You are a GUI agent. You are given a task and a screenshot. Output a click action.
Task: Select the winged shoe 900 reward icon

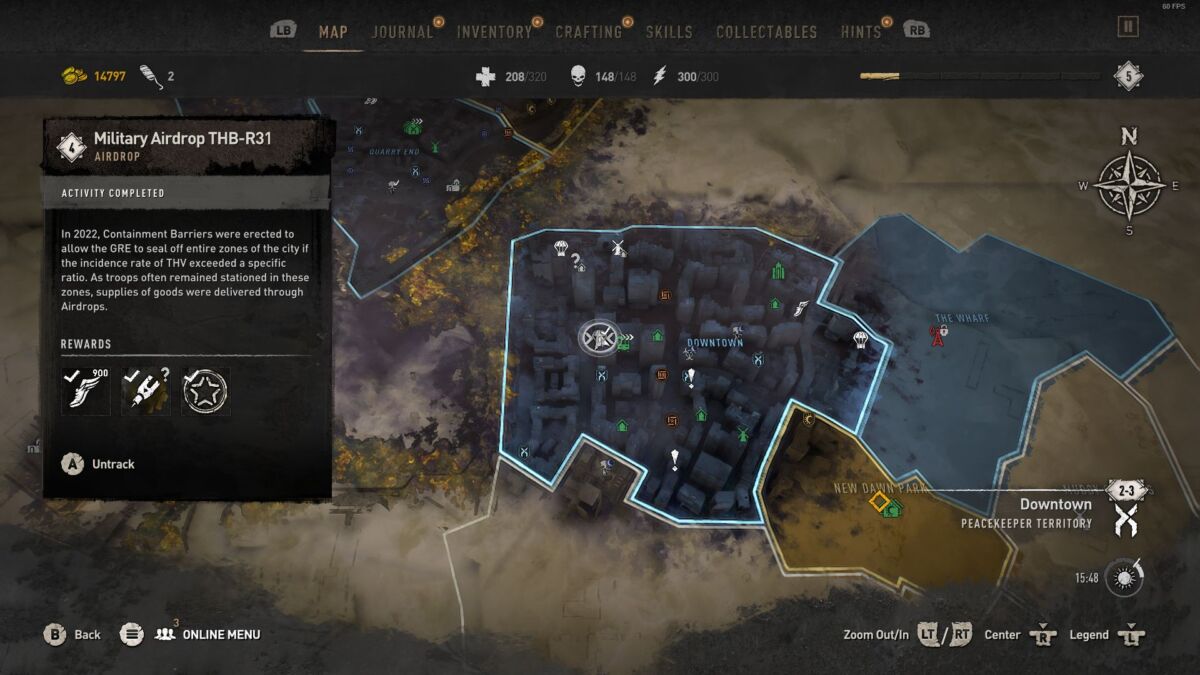(x=85, y=391)
